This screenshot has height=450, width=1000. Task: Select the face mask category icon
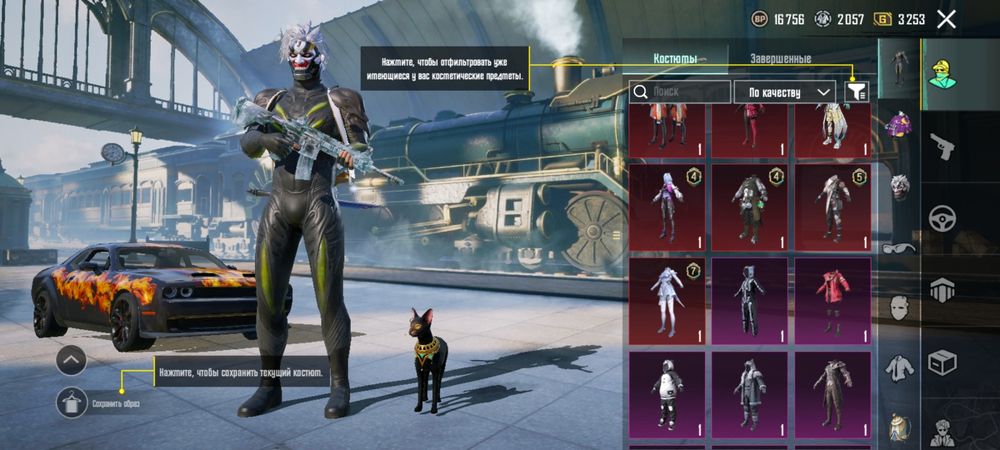coord(899,307)
